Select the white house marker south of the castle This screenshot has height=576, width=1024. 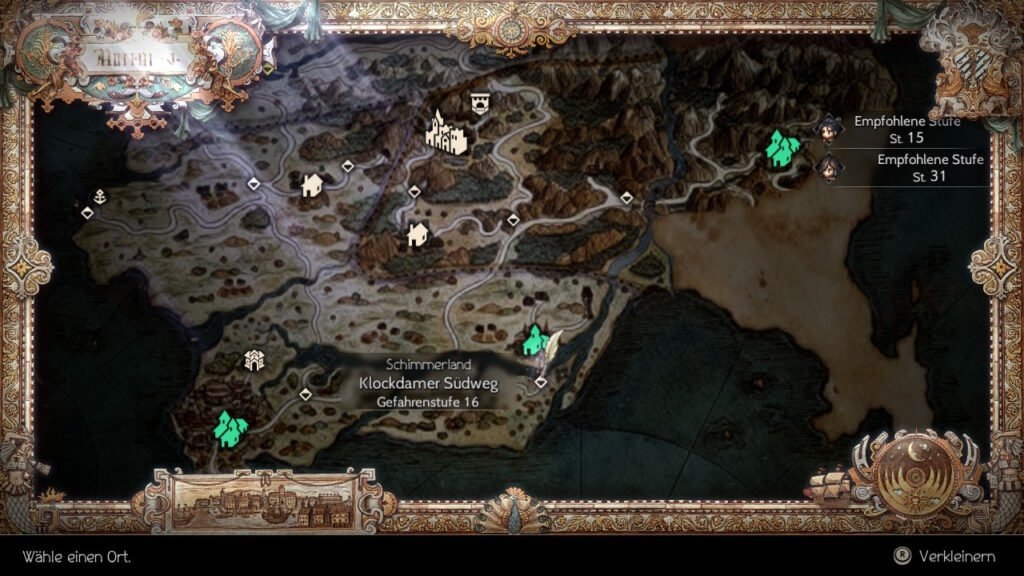[417, 235]
